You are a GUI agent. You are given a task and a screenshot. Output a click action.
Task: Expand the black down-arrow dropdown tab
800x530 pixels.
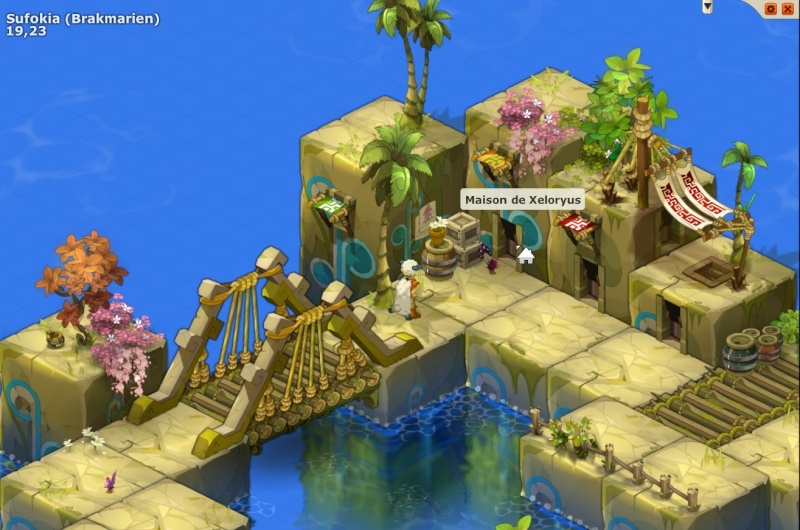point(707,6)
